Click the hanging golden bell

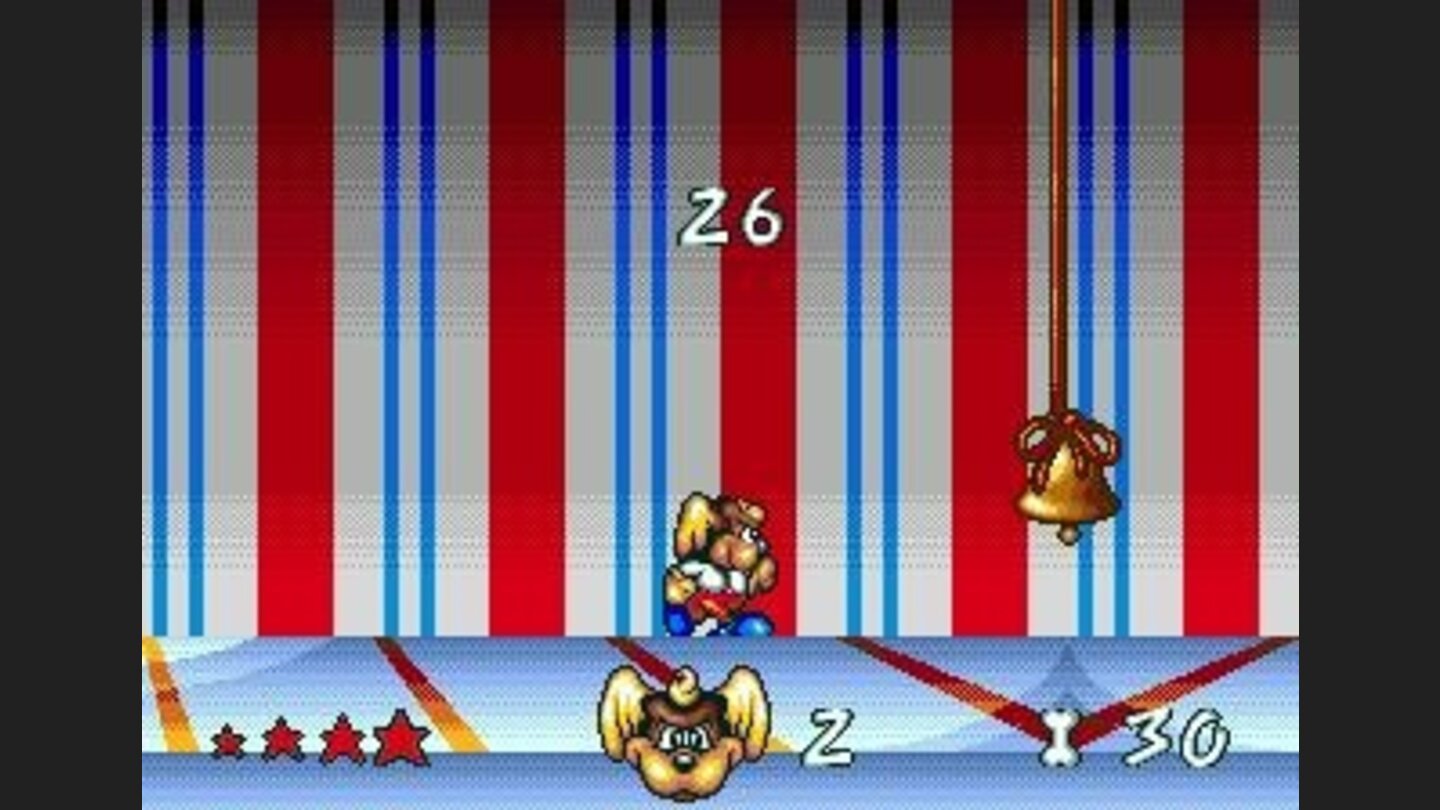point(1067,490)
